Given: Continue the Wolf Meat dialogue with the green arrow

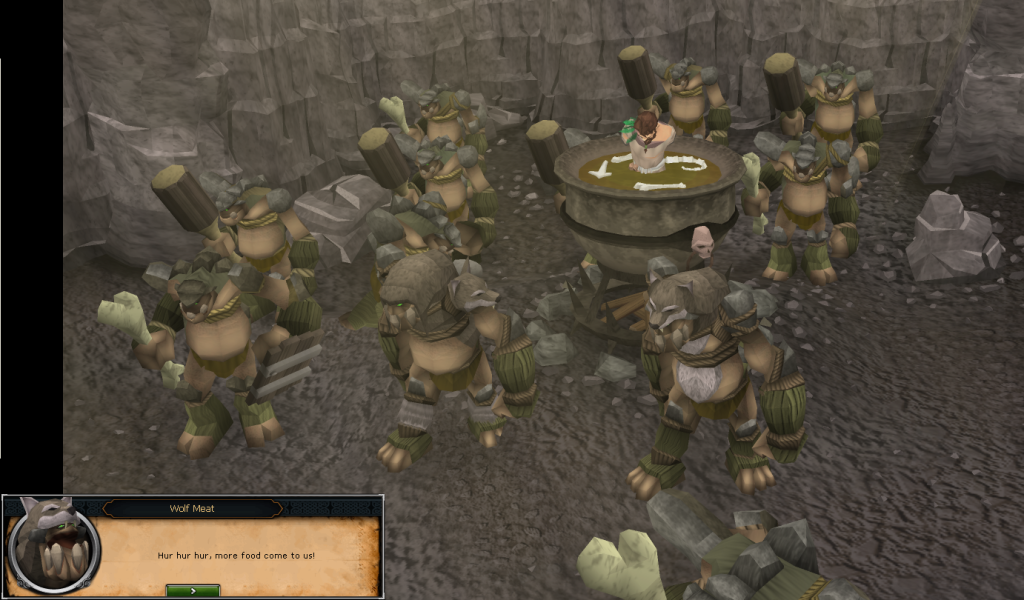Looking at the screenshot, I should click(192, 590).
